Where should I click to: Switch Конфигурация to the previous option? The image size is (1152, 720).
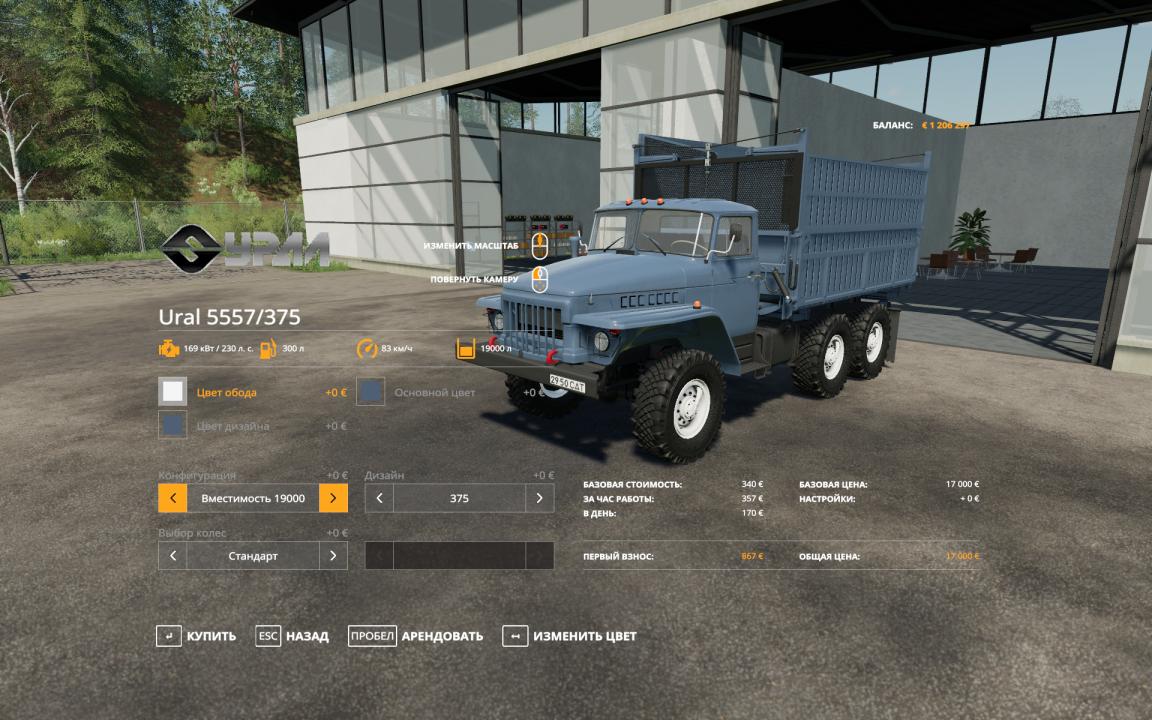tap(173, 498)
